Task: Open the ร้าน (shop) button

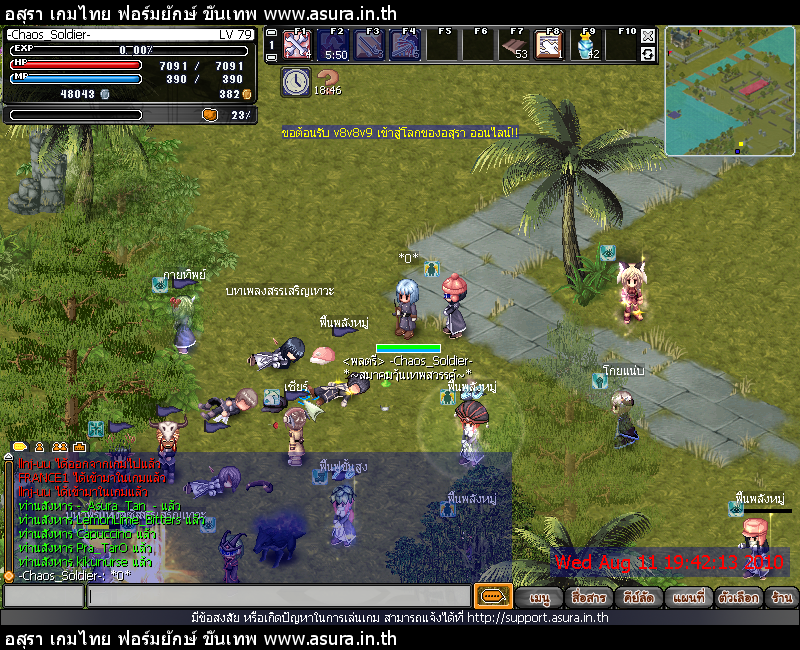Action: [782, 598]
